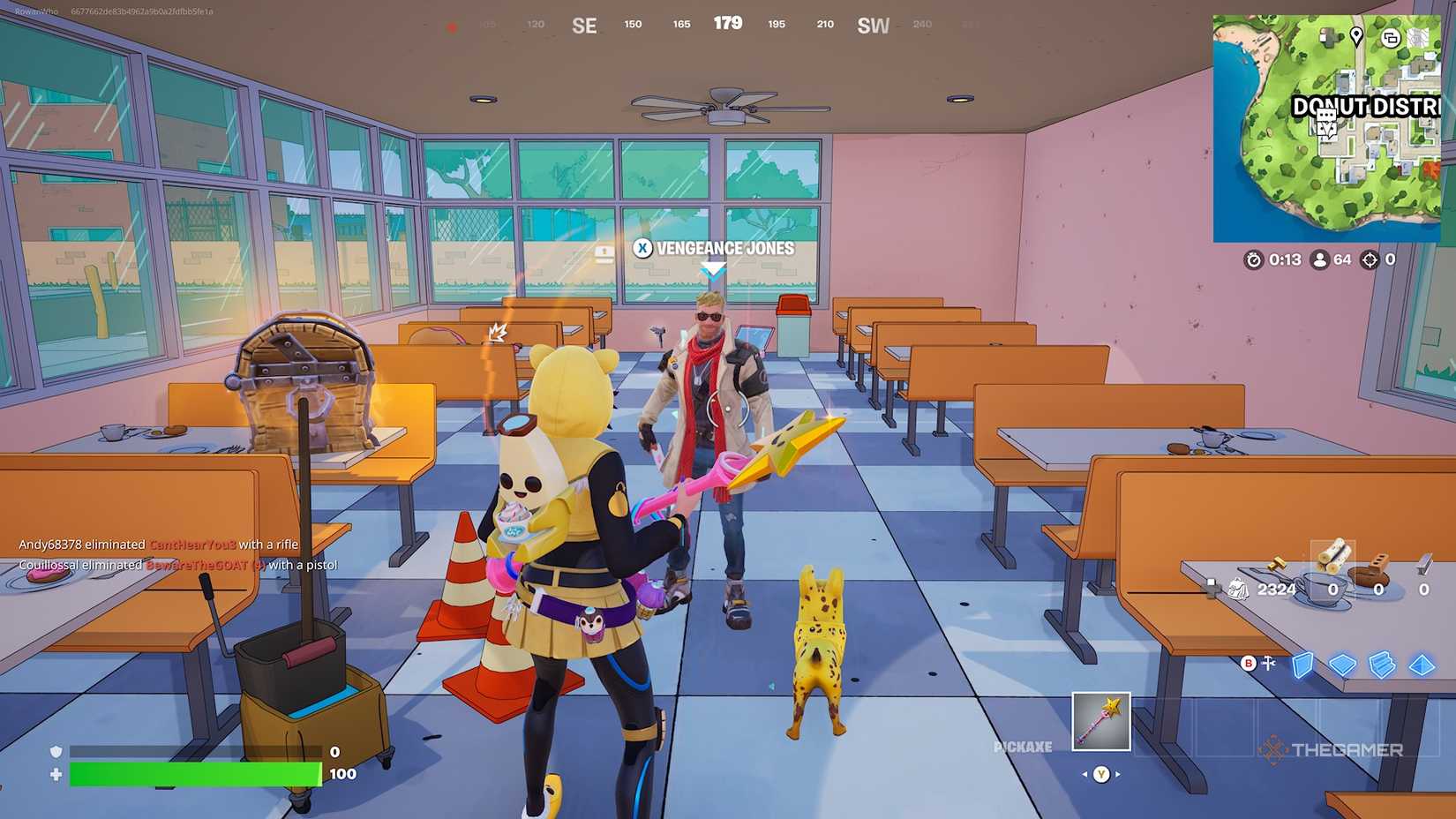The height and width of the screenshot is (819, 1456).
Task: Click the light ammo icon showing 2324
Action: (x=1278, y=563)
